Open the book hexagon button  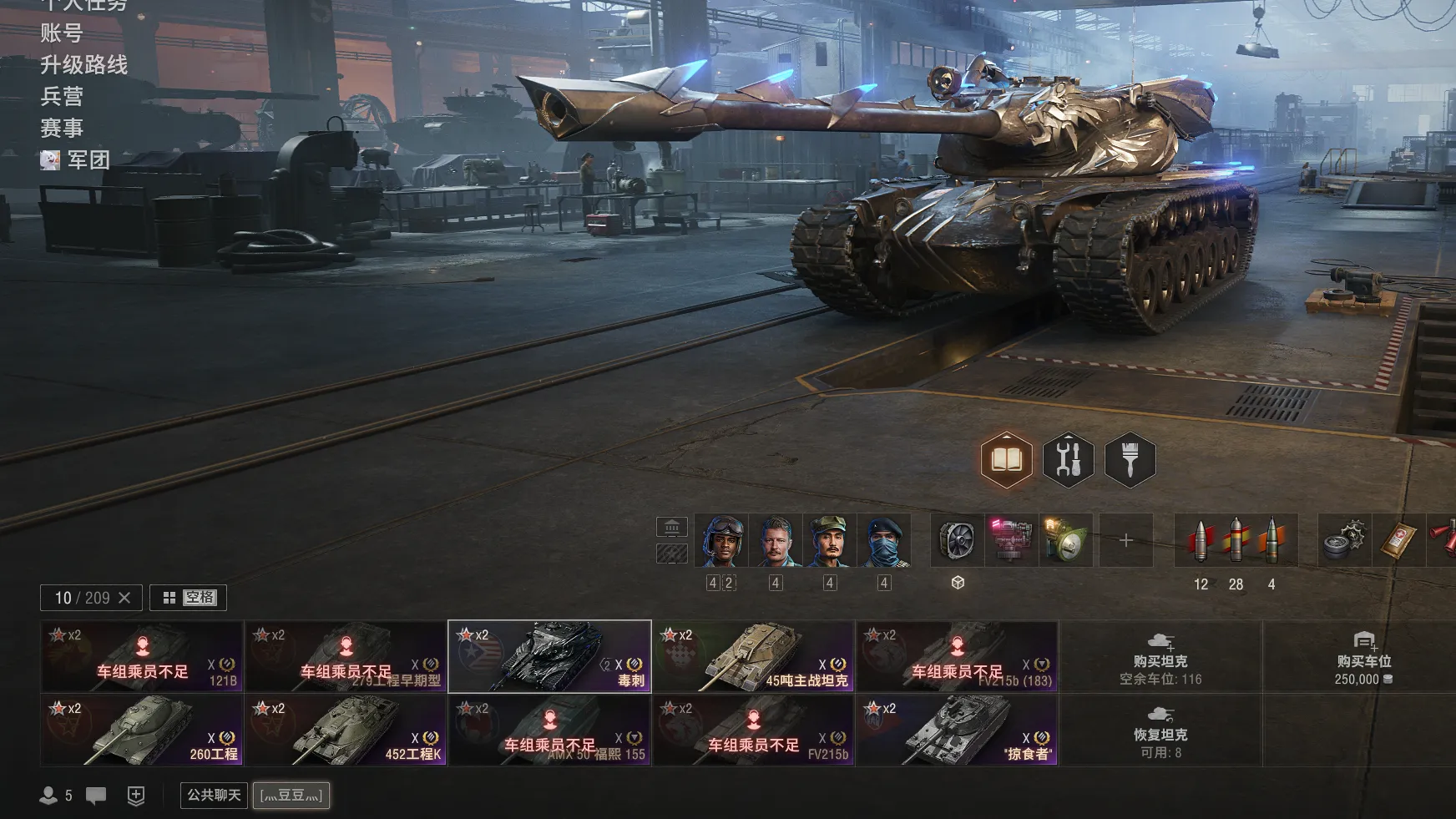(x=1006, y=459)
